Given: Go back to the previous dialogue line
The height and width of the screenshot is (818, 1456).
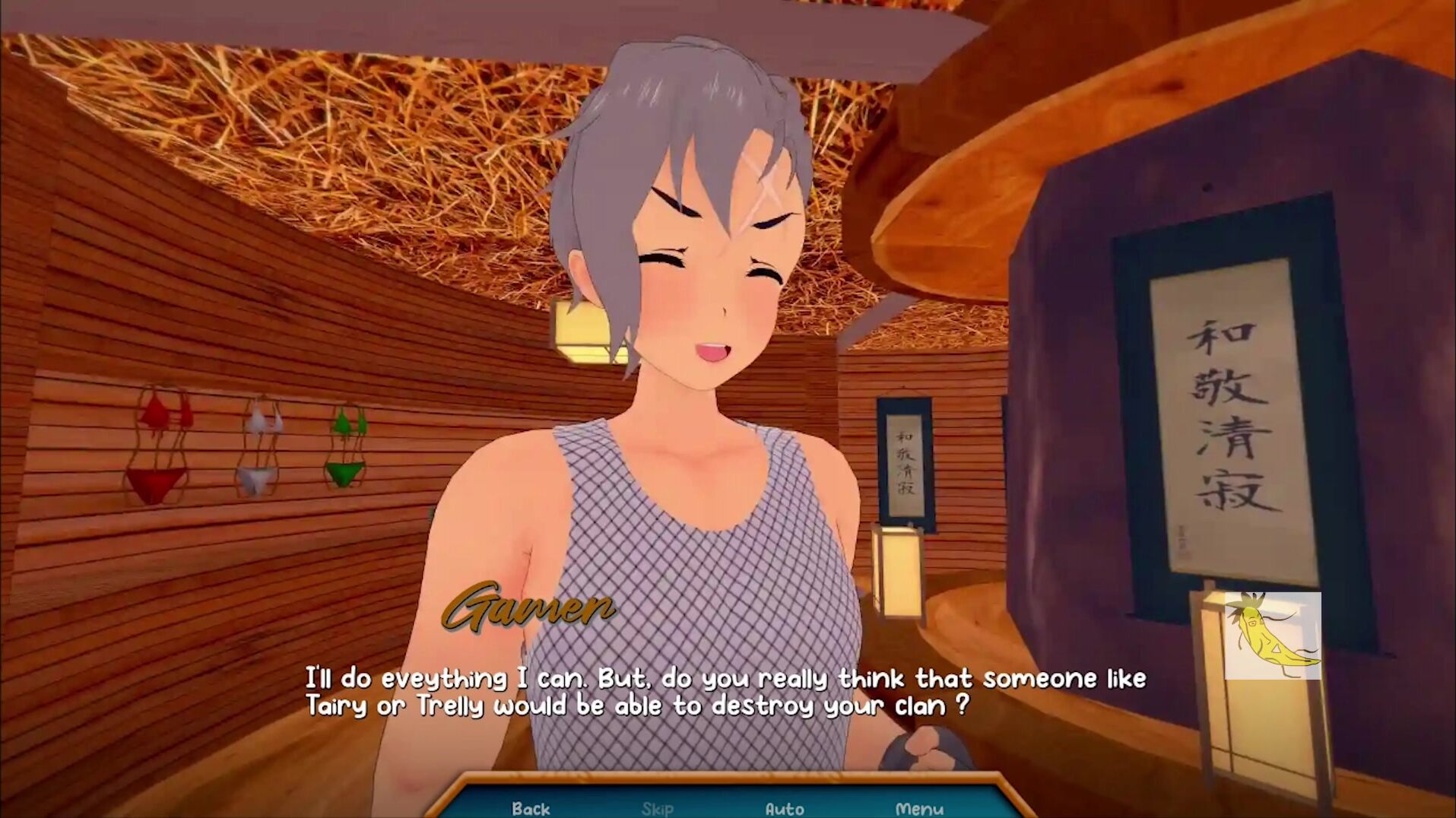Looking at the screenshot, I should pos(530,807).
